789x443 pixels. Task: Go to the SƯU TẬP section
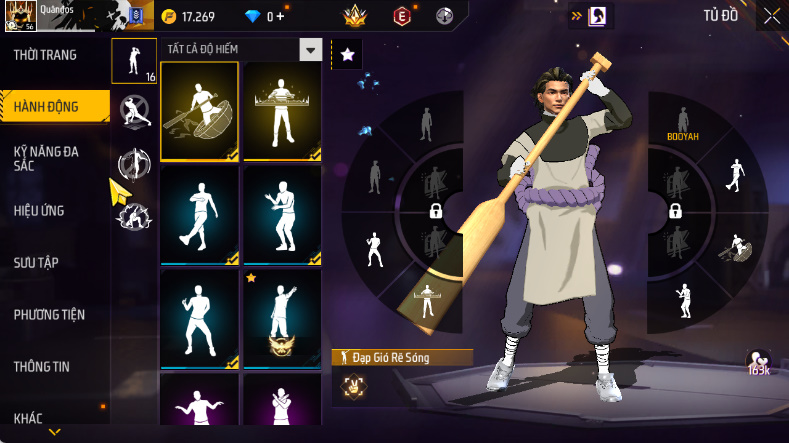coord(36,262)
